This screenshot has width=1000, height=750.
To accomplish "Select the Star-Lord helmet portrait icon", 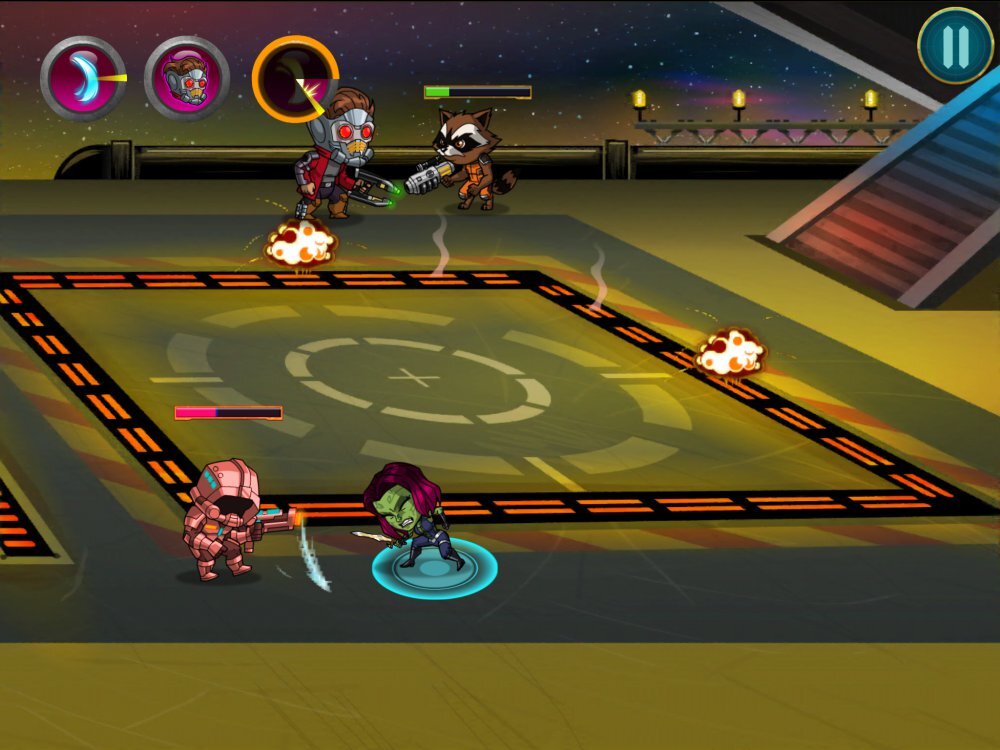I will (187, 78).
